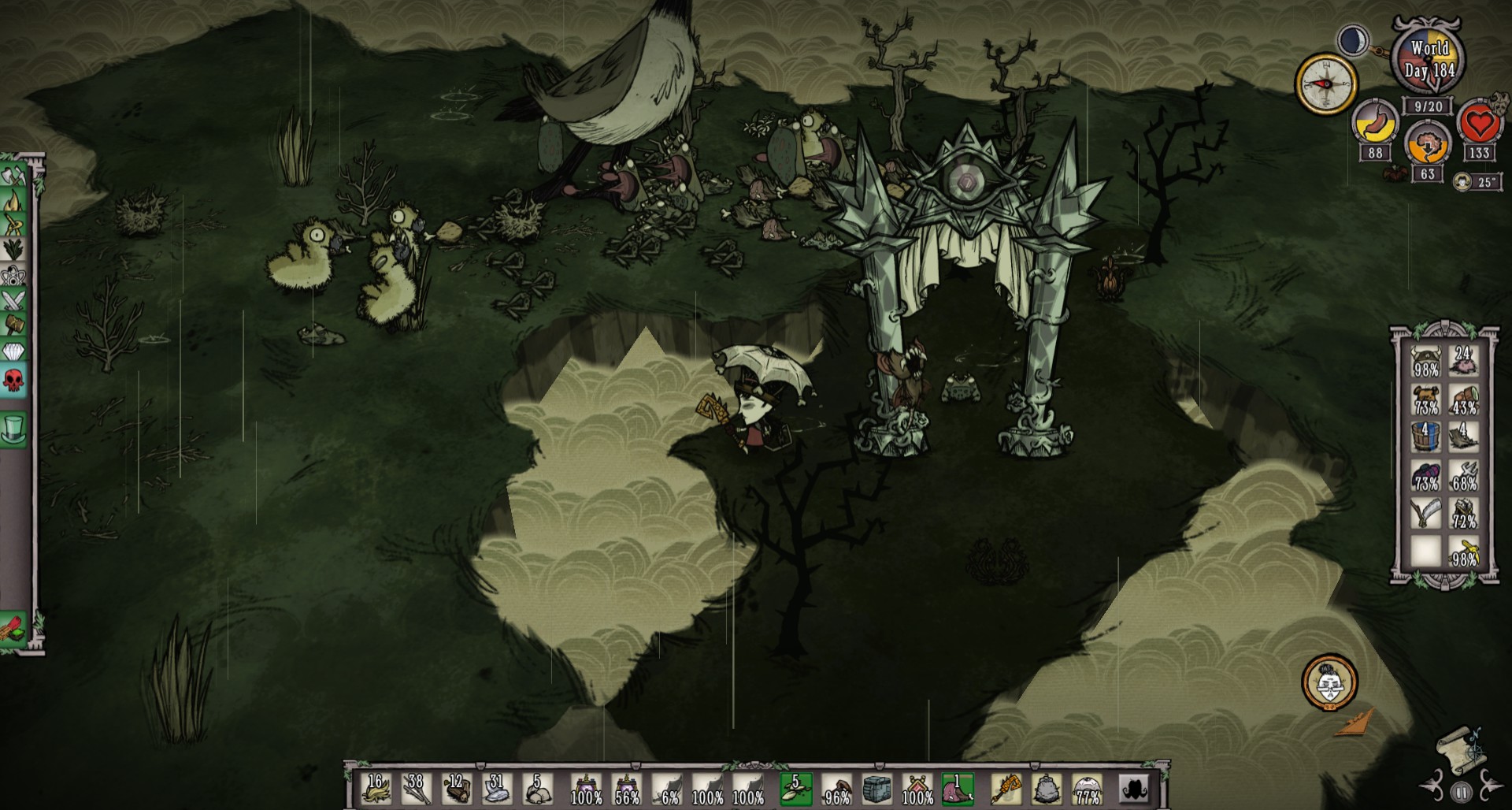Image resolution: width=1512 pixels, height=810 pixels.
Task: Select the football helmet in the backpack
Action: click(1426, 362)
